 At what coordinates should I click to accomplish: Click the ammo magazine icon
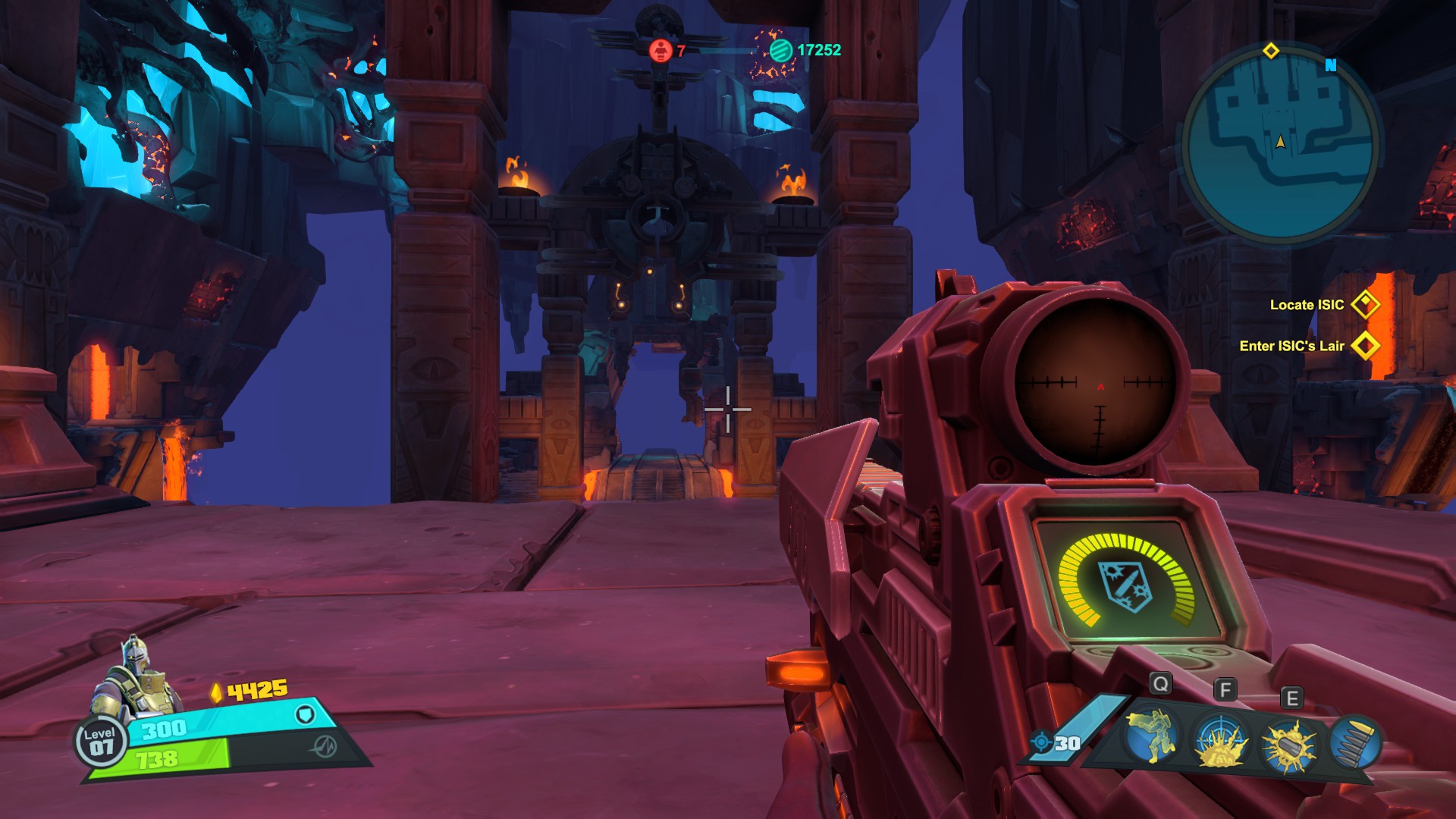(x=1355, y=742)
